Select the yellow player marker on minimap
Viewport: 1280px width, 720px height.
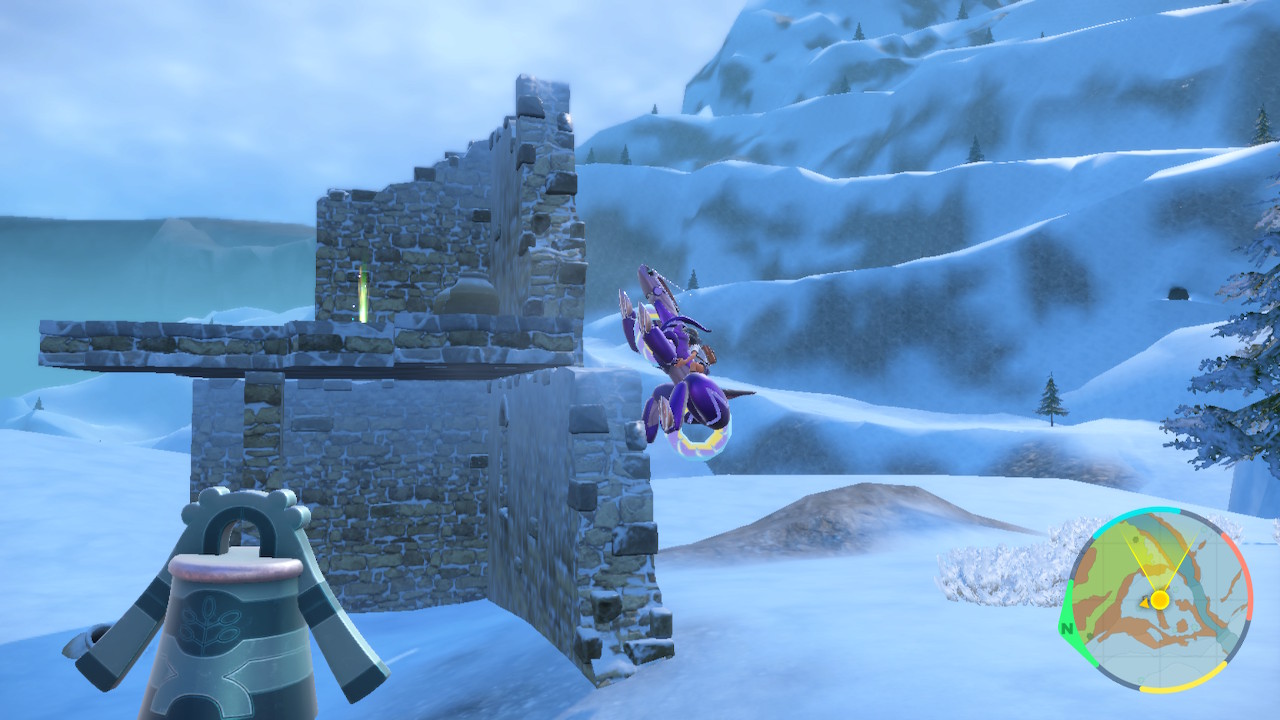point(1159,600)
